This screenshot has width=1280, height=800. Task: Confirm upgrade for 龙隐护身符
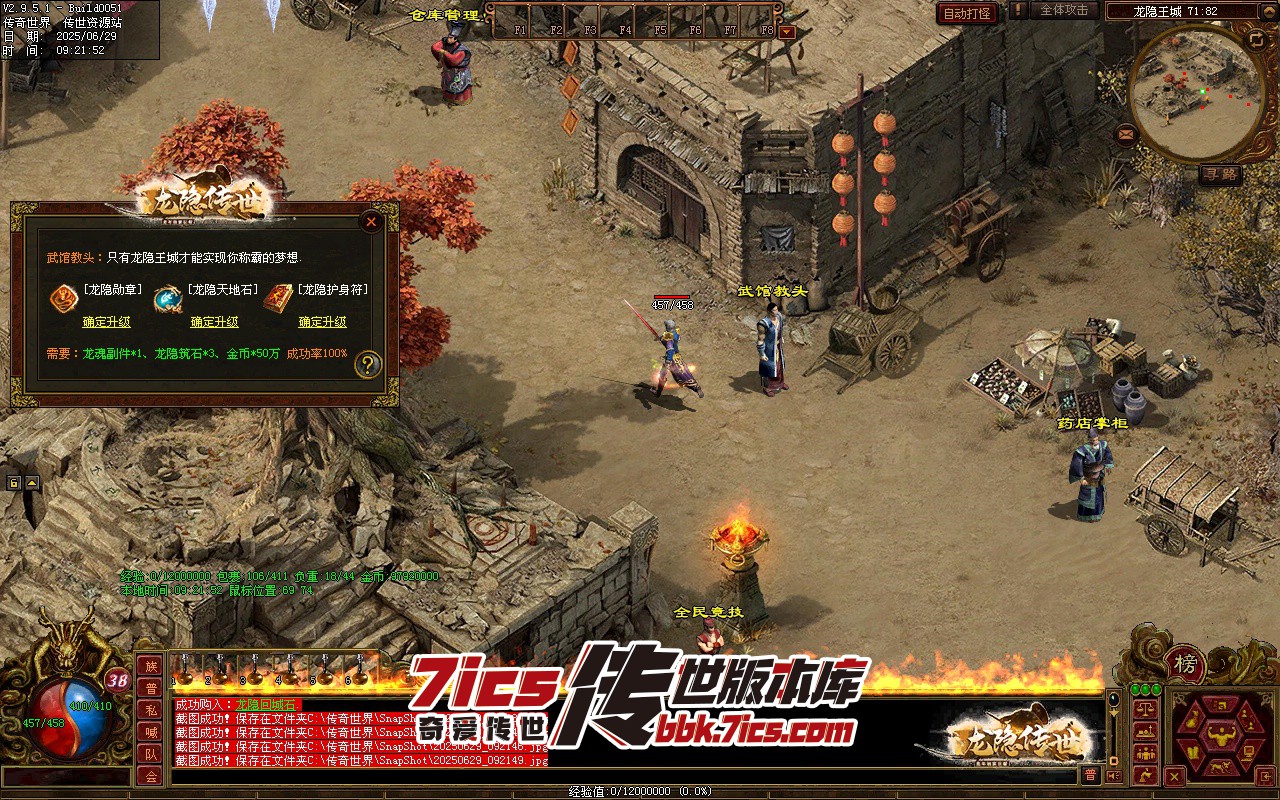point(322,322)
